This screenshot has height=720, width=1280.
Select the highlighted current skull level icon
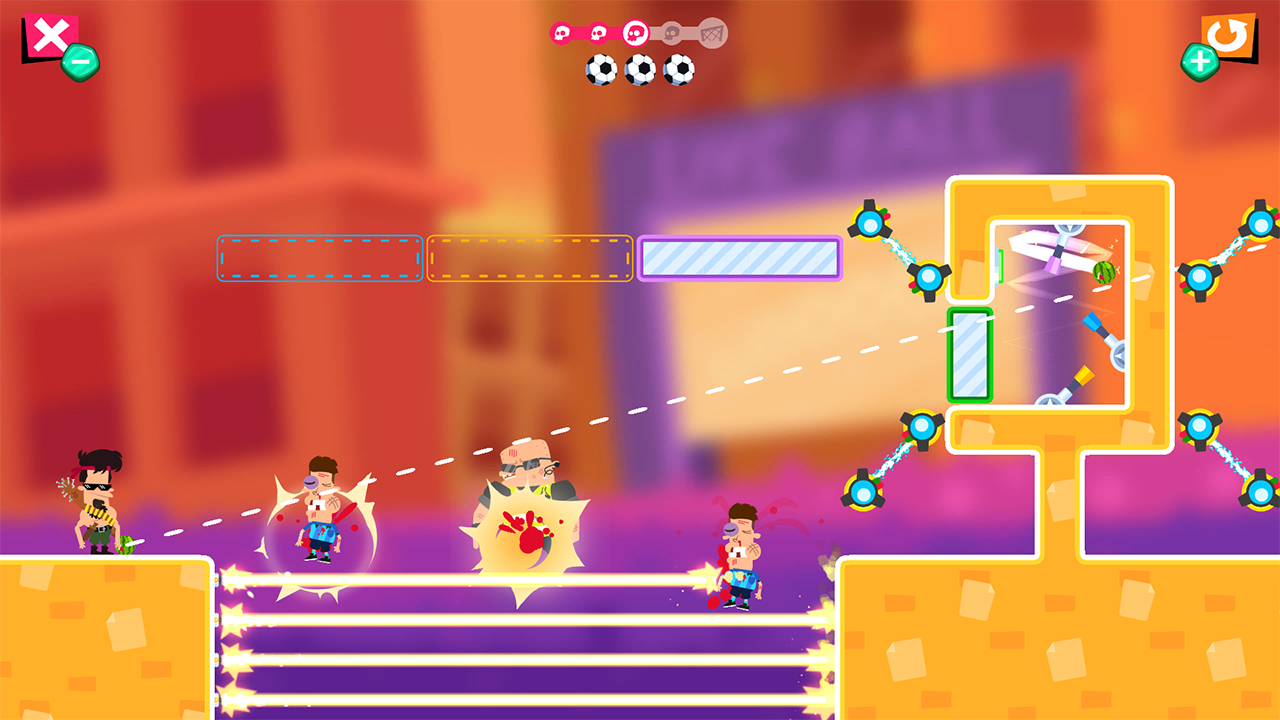pos(635,33)
